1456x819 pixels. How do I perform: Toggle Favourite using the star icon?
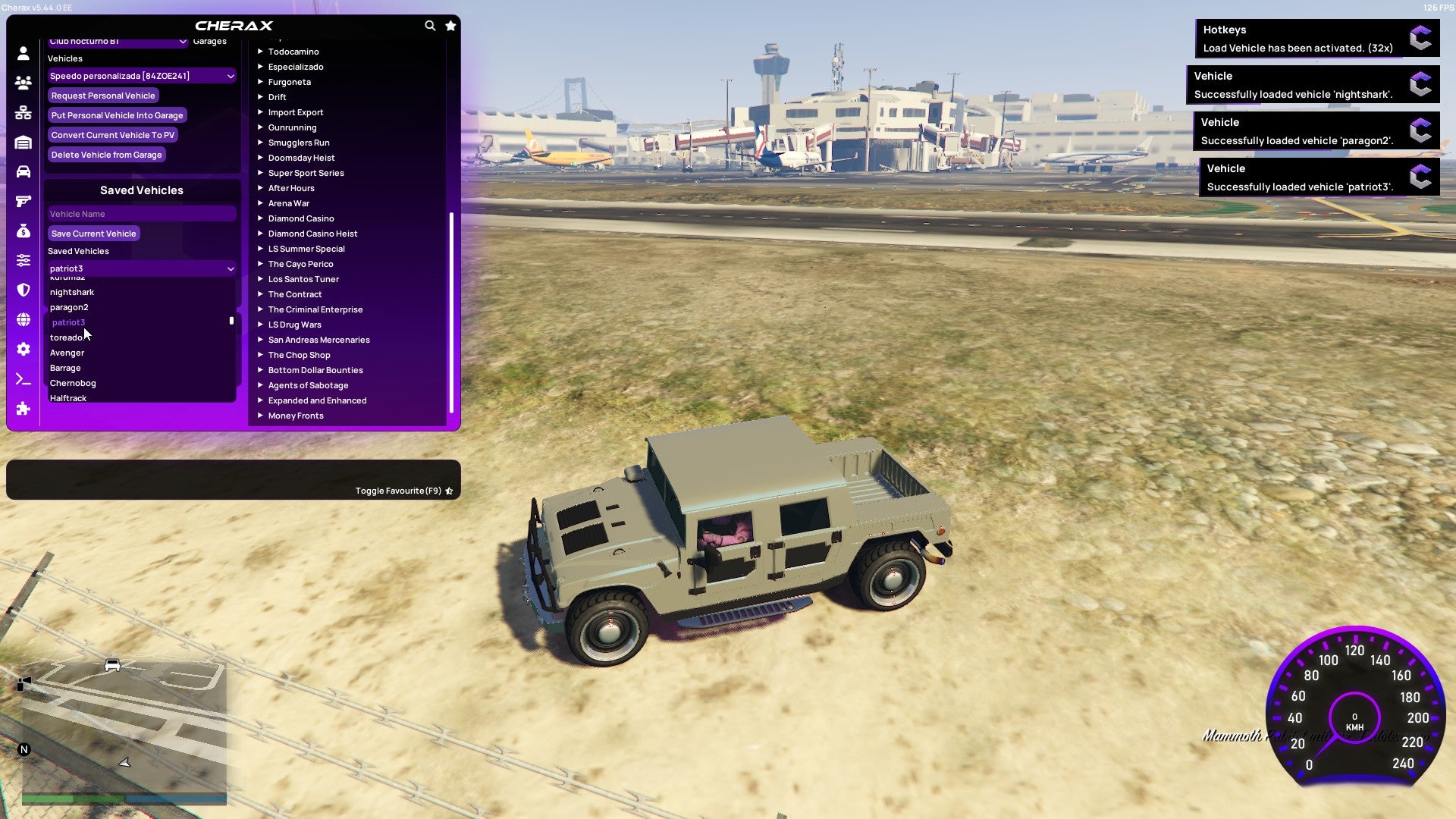tap(449, 491)
